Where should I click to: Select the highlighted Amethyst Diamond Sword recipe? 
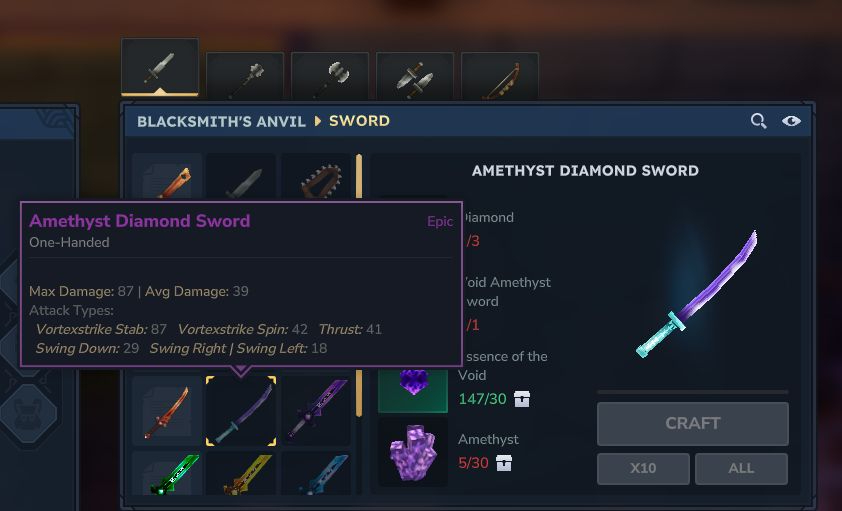(241, 410)
